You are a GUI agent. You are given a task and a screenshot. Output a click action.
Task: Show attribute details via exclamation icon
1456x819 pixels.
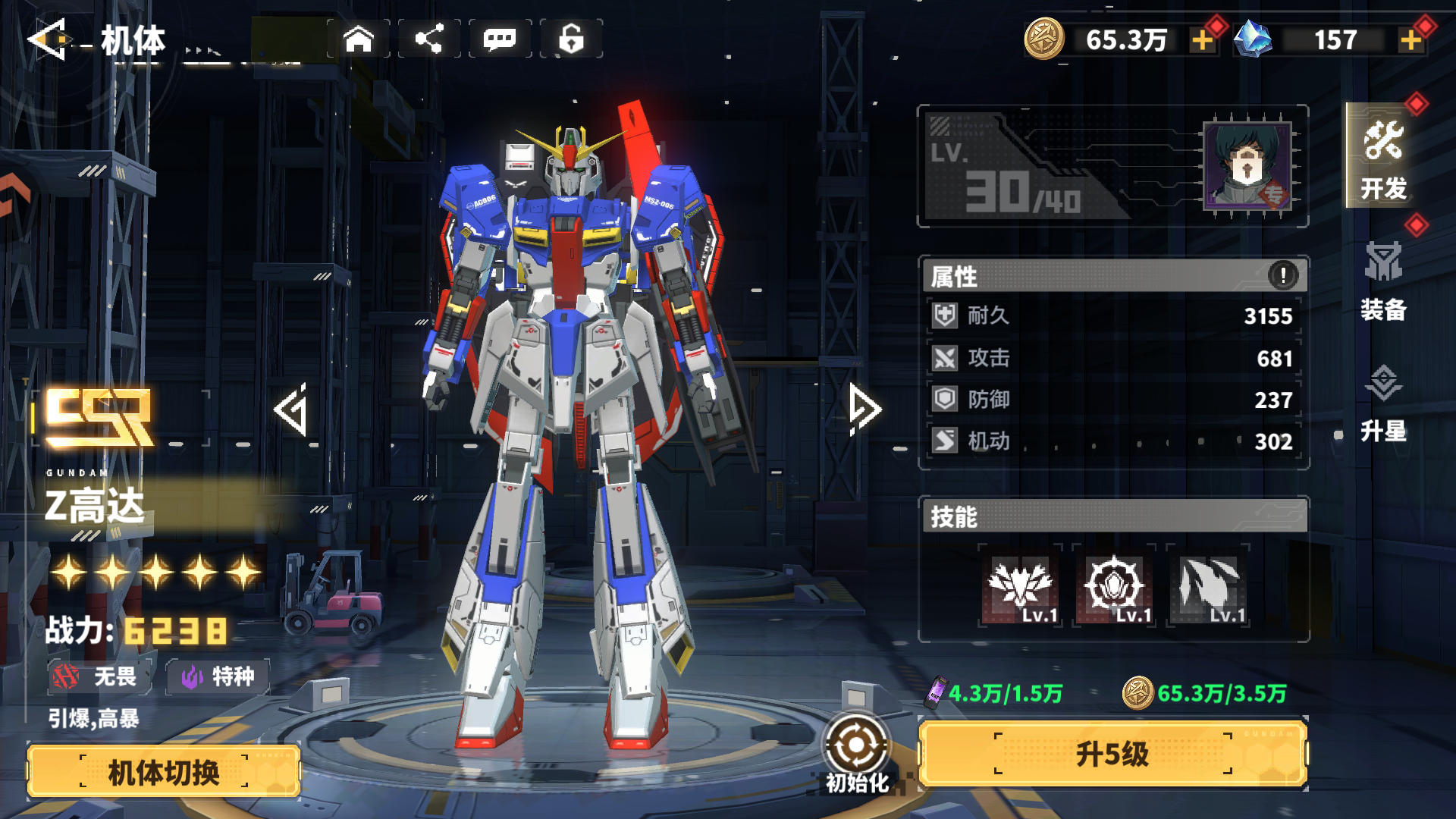pos(1283,275)
